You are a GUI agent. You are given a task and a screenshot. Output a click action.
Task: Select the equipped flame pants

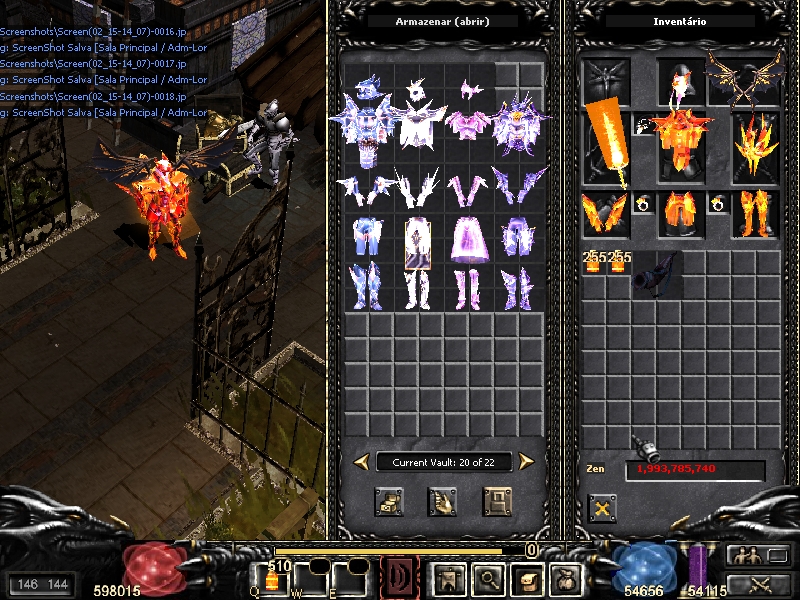click(681, 212)
